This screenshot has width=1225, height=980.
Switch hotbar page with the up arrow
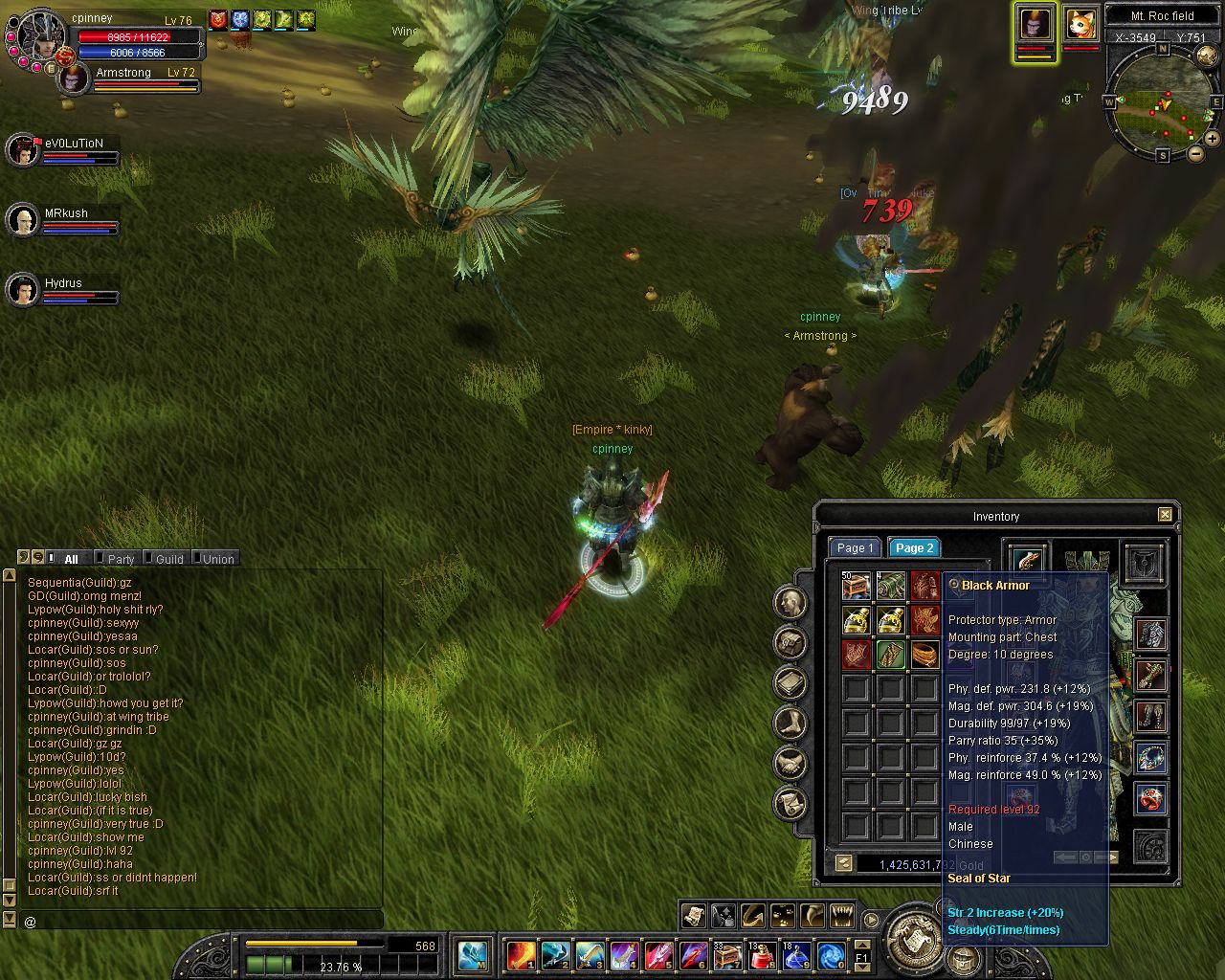pyautogui.click(x=861, y=946)
